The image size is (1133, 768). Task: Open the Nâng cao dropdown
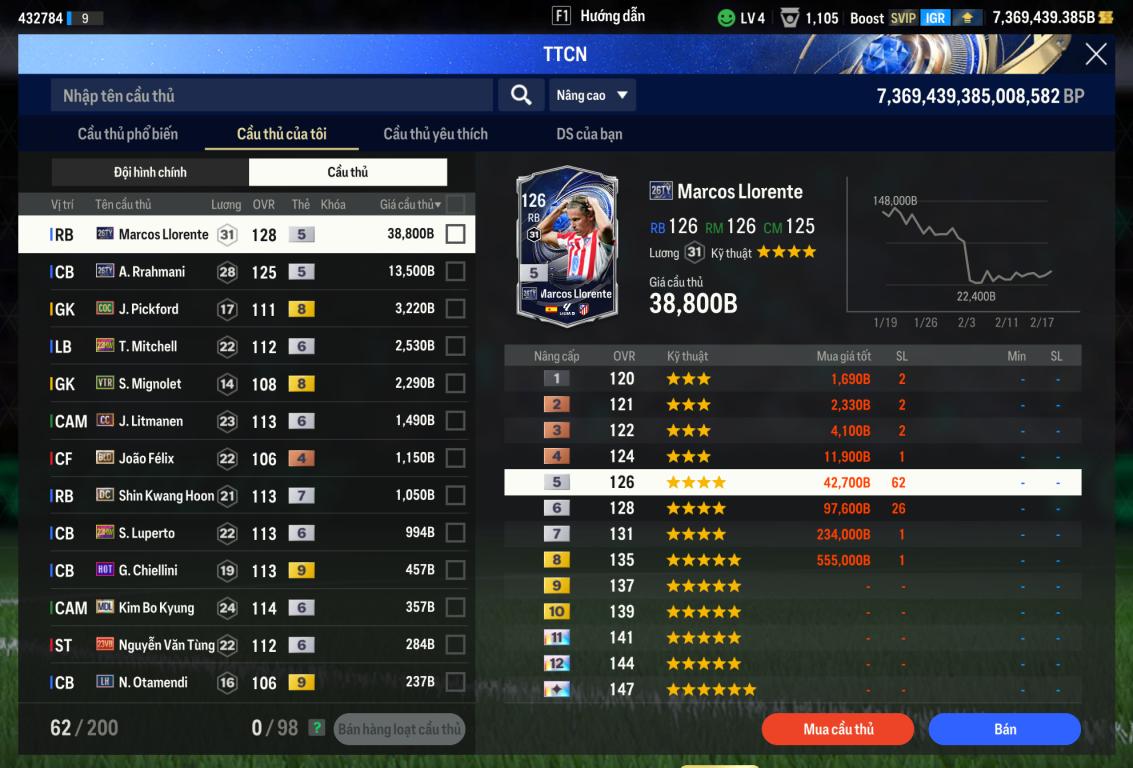(x=592, y=95)
